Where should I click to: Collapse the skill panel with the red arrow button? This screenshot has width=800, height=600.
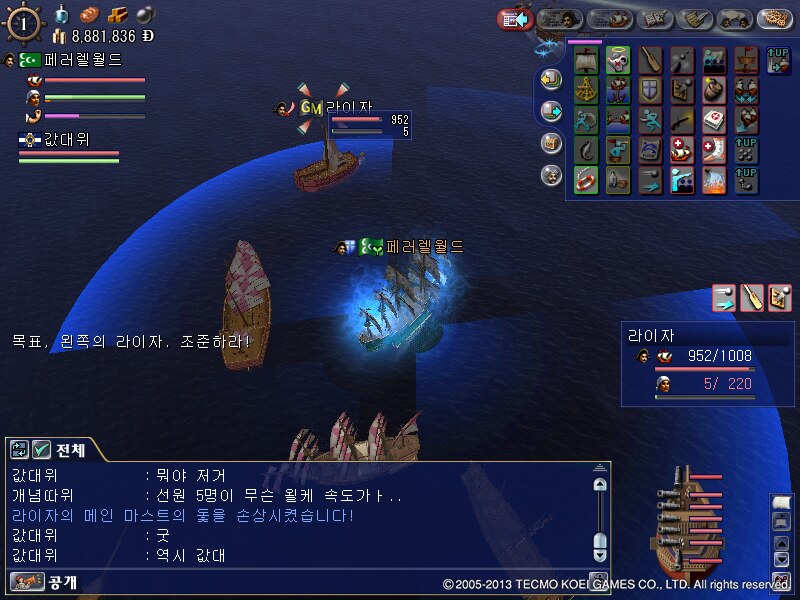[x=512, y=18]
